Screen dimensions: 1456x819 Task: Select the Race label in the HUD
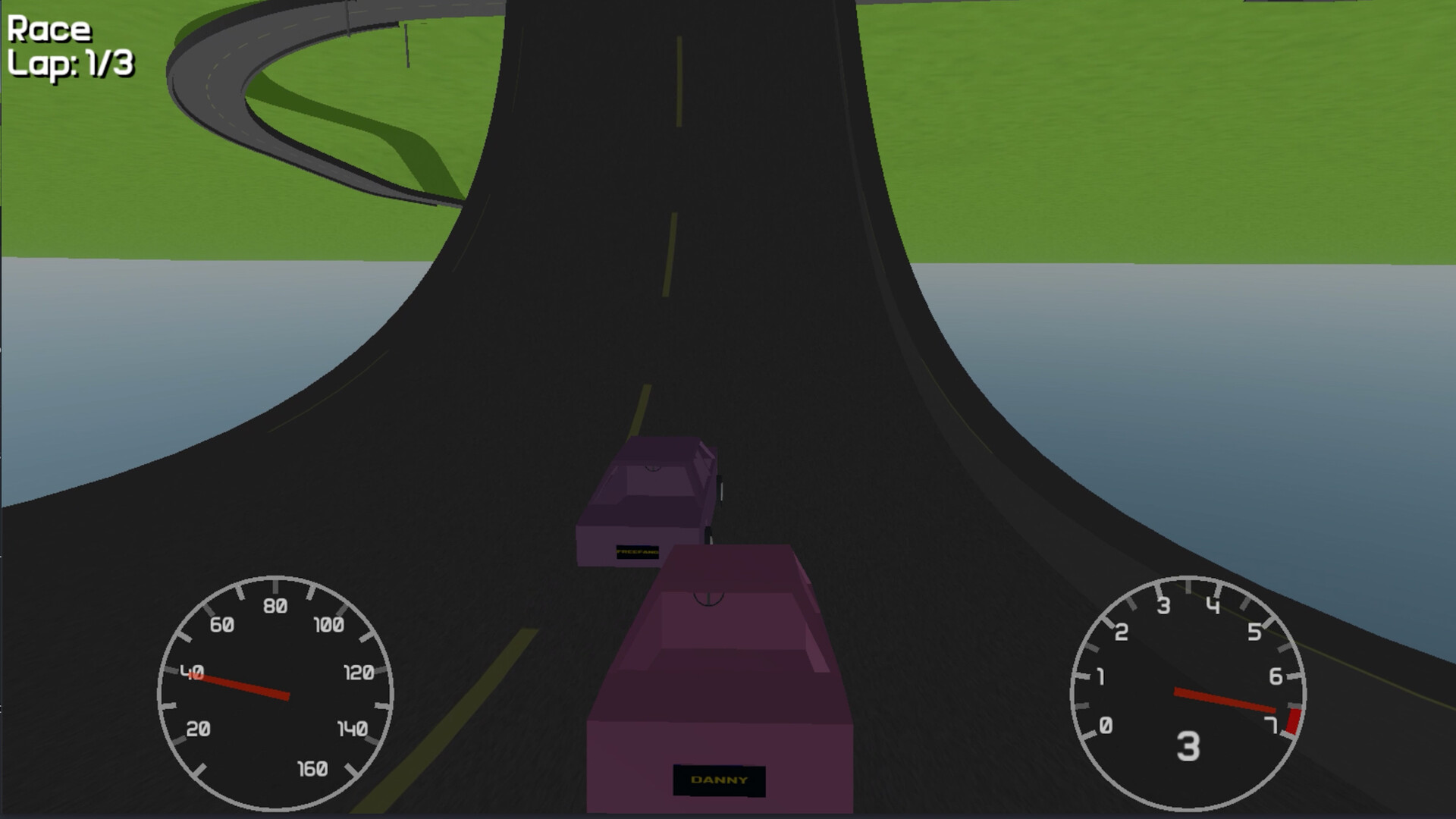pyautogui.click(x=49, y=30)
